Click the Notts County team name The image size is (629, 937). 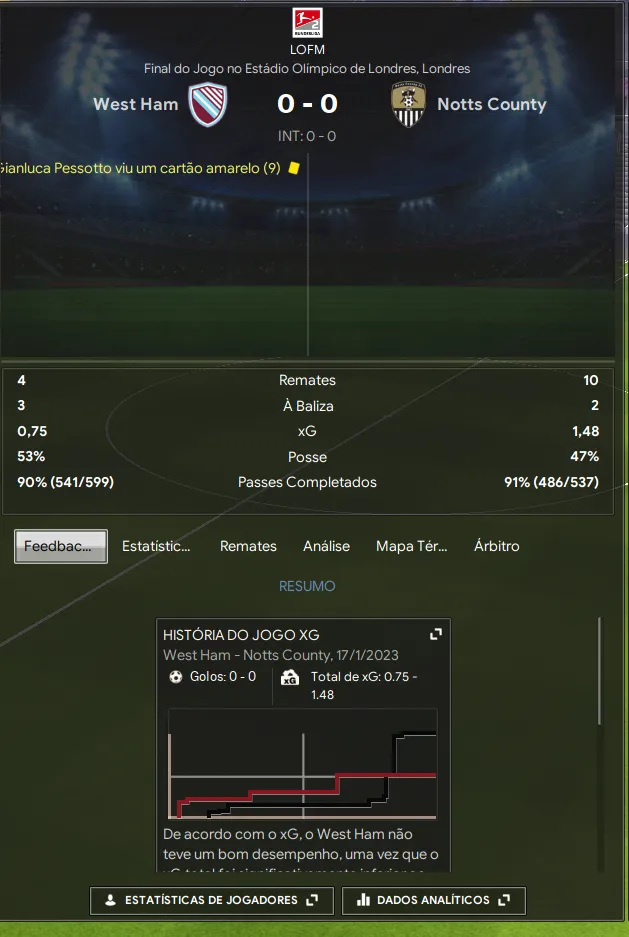[x=491, y=104]
